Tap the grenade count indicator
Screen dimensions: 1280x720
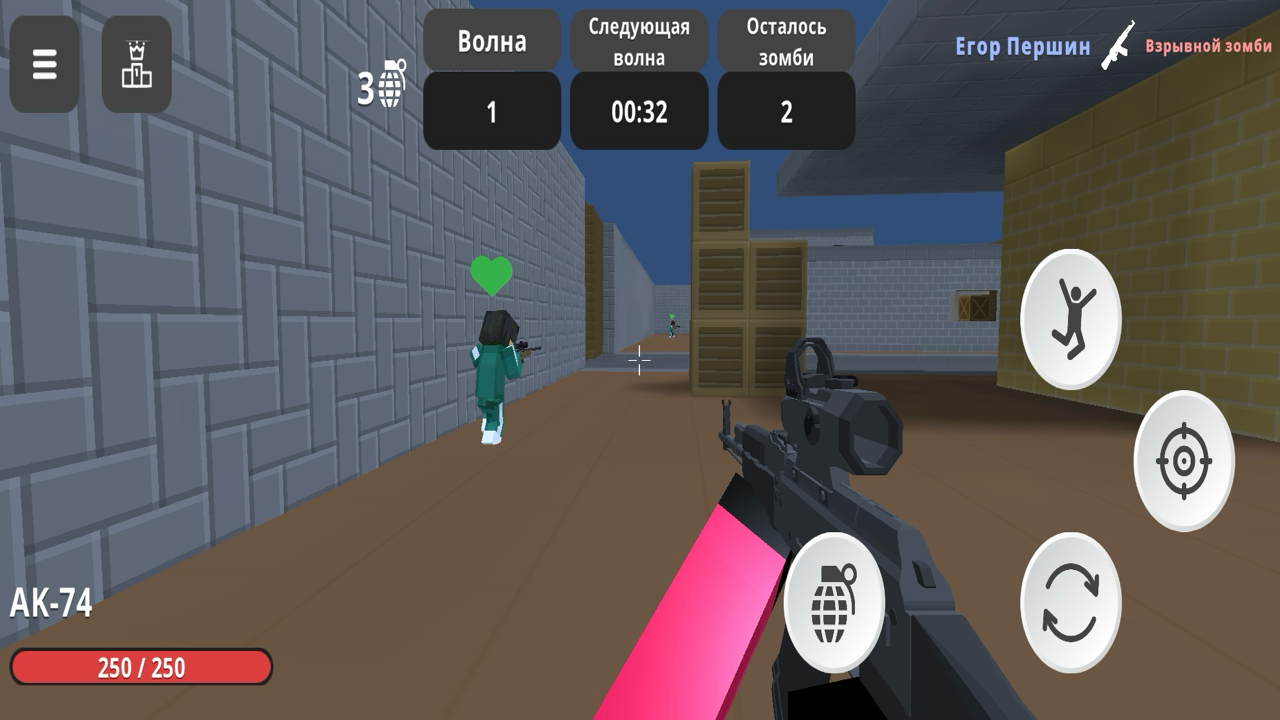click(381, 83)
